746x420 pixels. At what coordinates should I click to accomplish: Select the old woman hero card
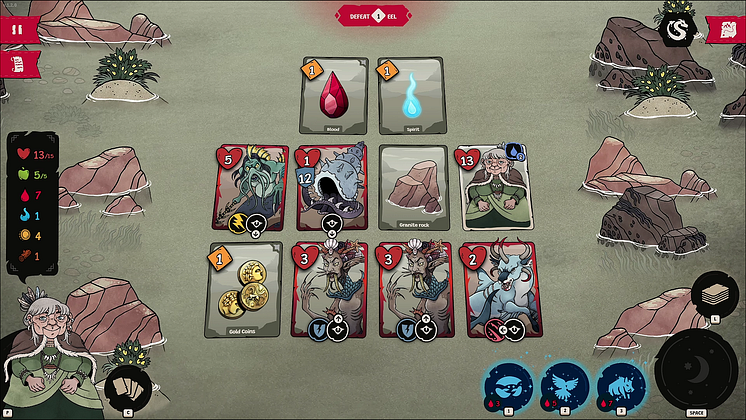click(495, 188)
